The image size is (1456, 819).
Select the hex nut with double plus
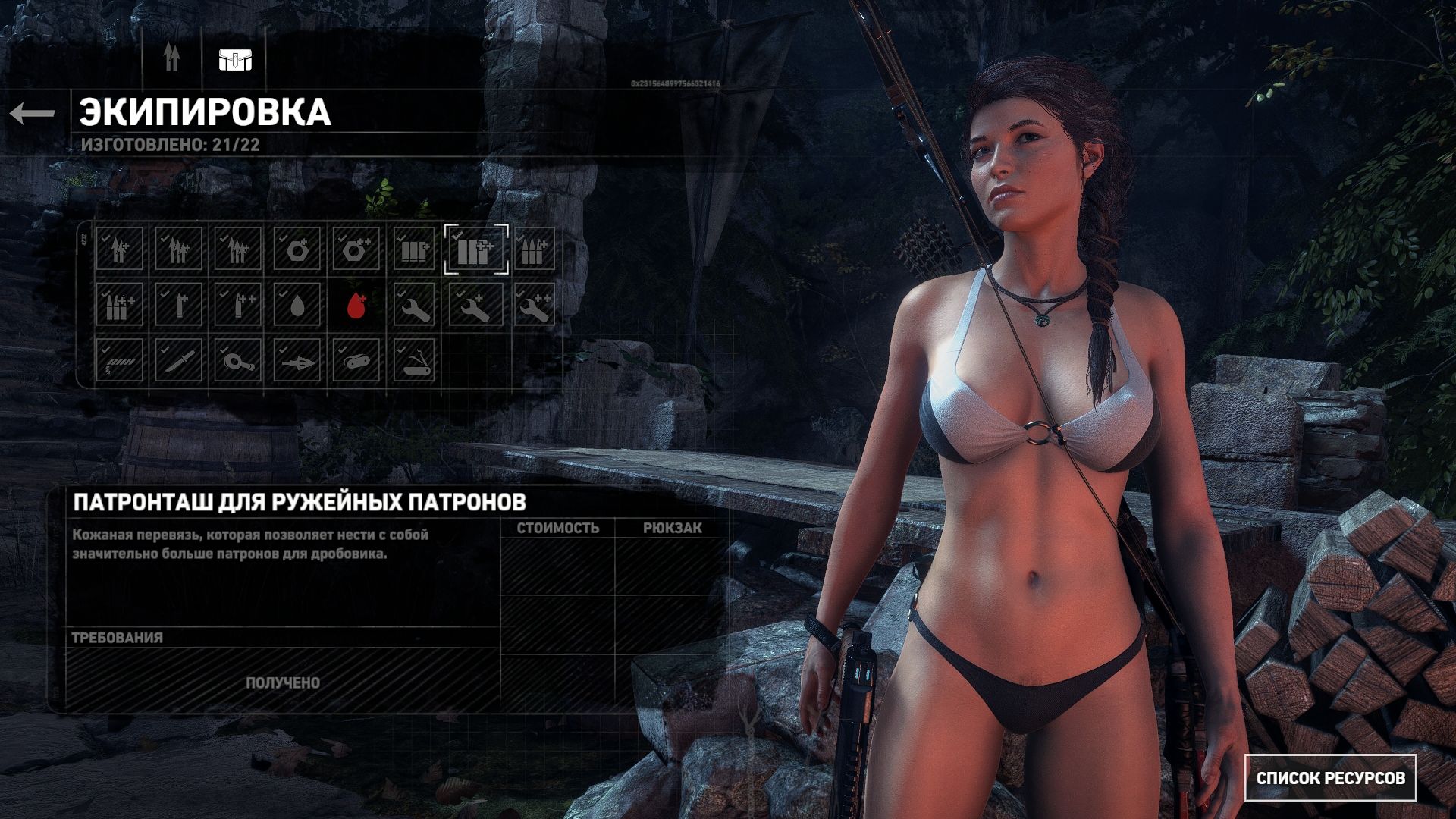click(x=356, y=249)
